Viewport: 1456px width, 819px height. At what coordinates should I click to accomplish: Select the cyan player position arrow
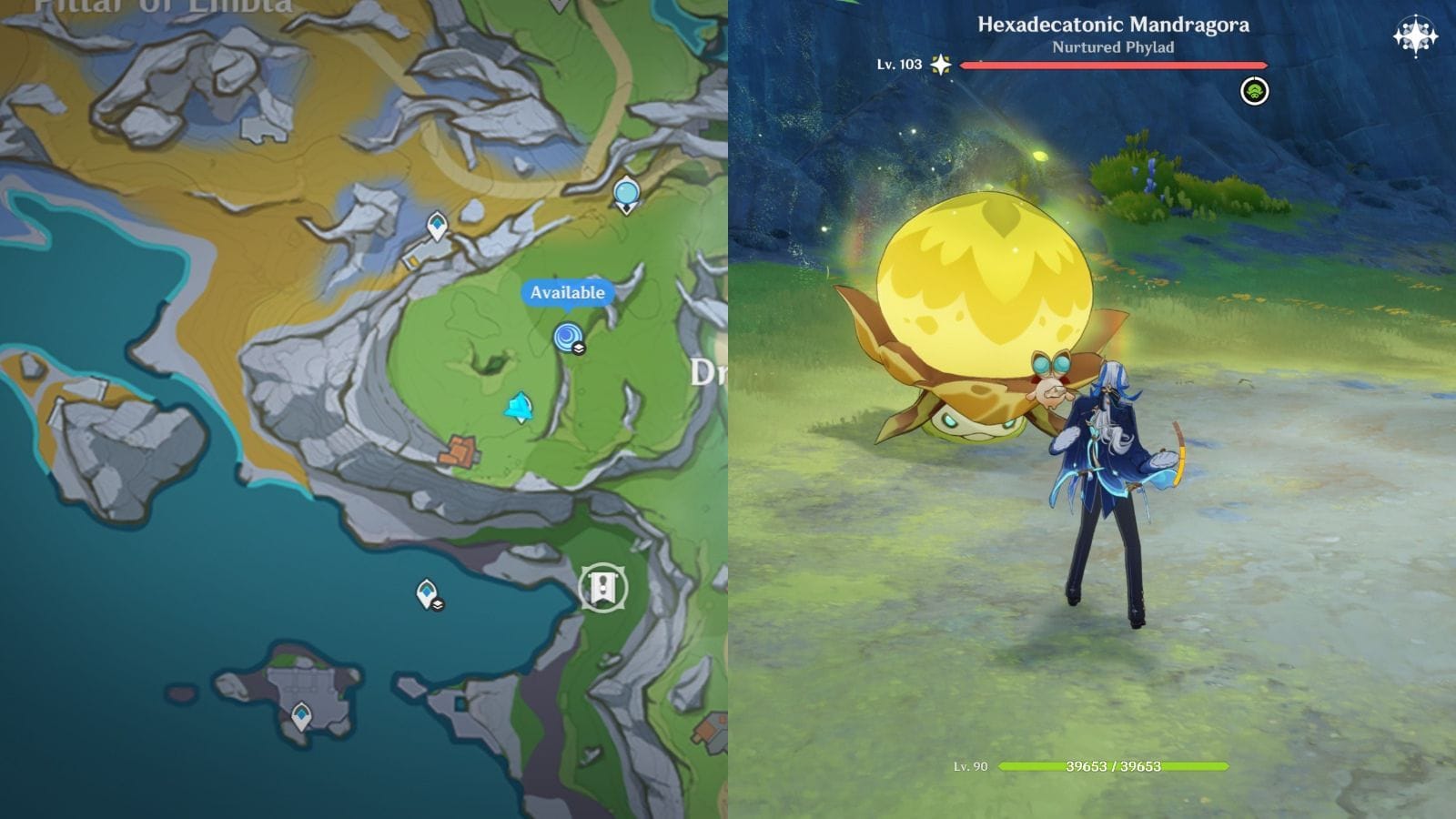point(520,408)
